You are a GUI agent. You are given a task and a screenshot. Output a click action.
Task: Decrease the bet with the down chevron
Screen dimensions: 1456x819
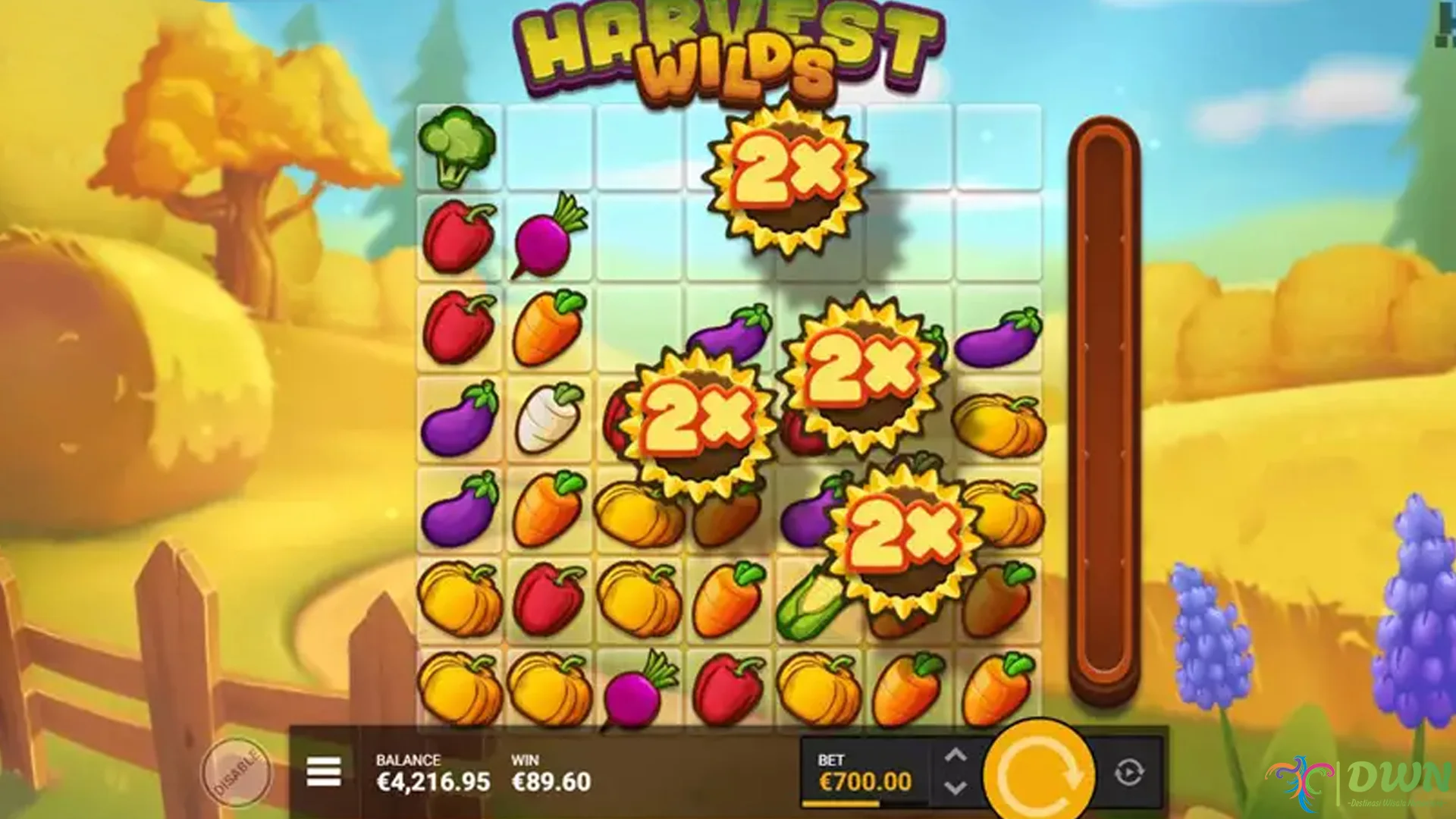click(957, 789)
